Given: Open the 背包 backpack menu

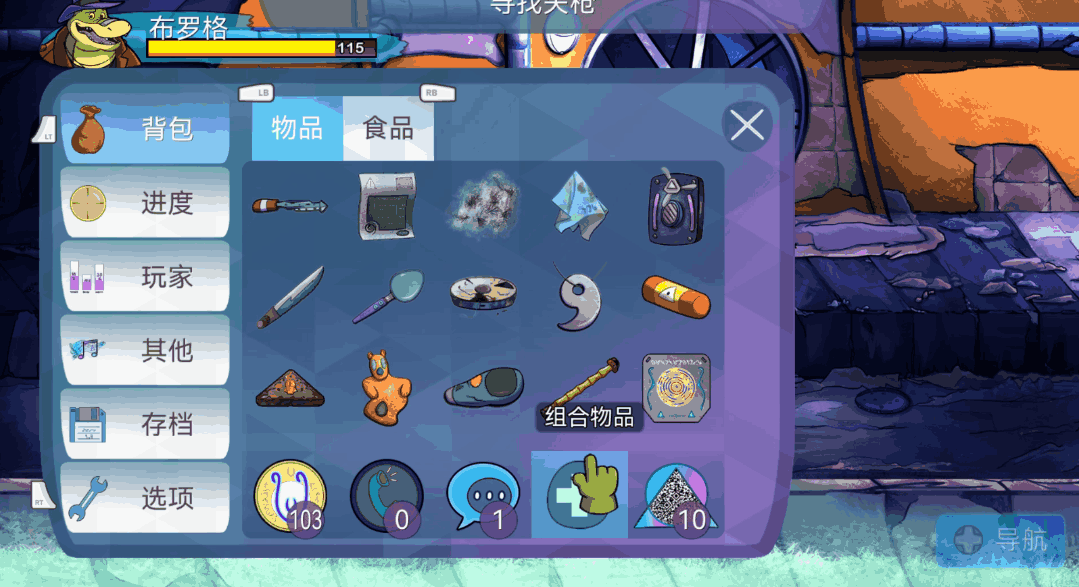Looking at the screenshot, I should (145, 129).
